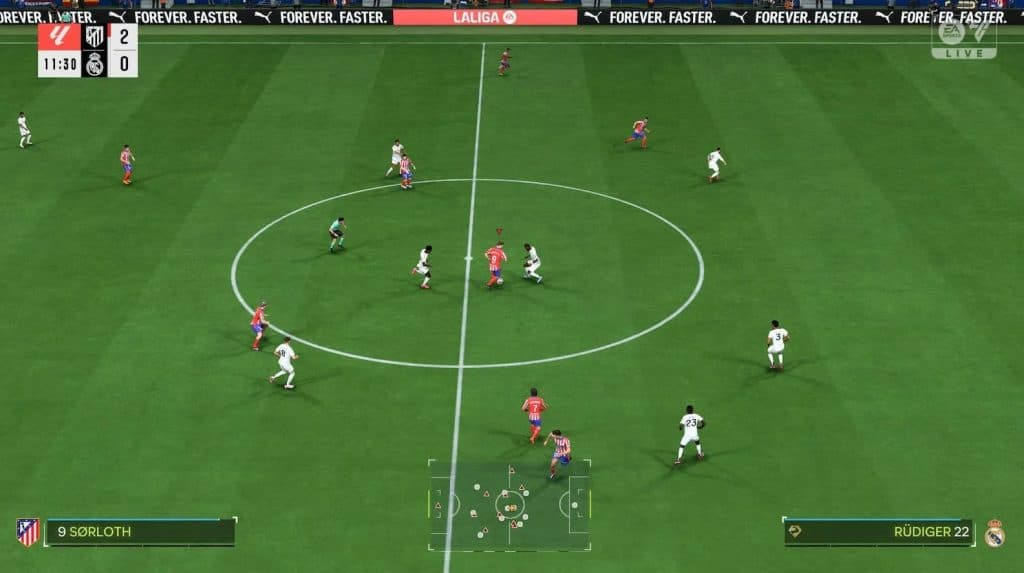
Task: Click the Real Madrid crest beside Rüdiger
Action: (994, 532)
